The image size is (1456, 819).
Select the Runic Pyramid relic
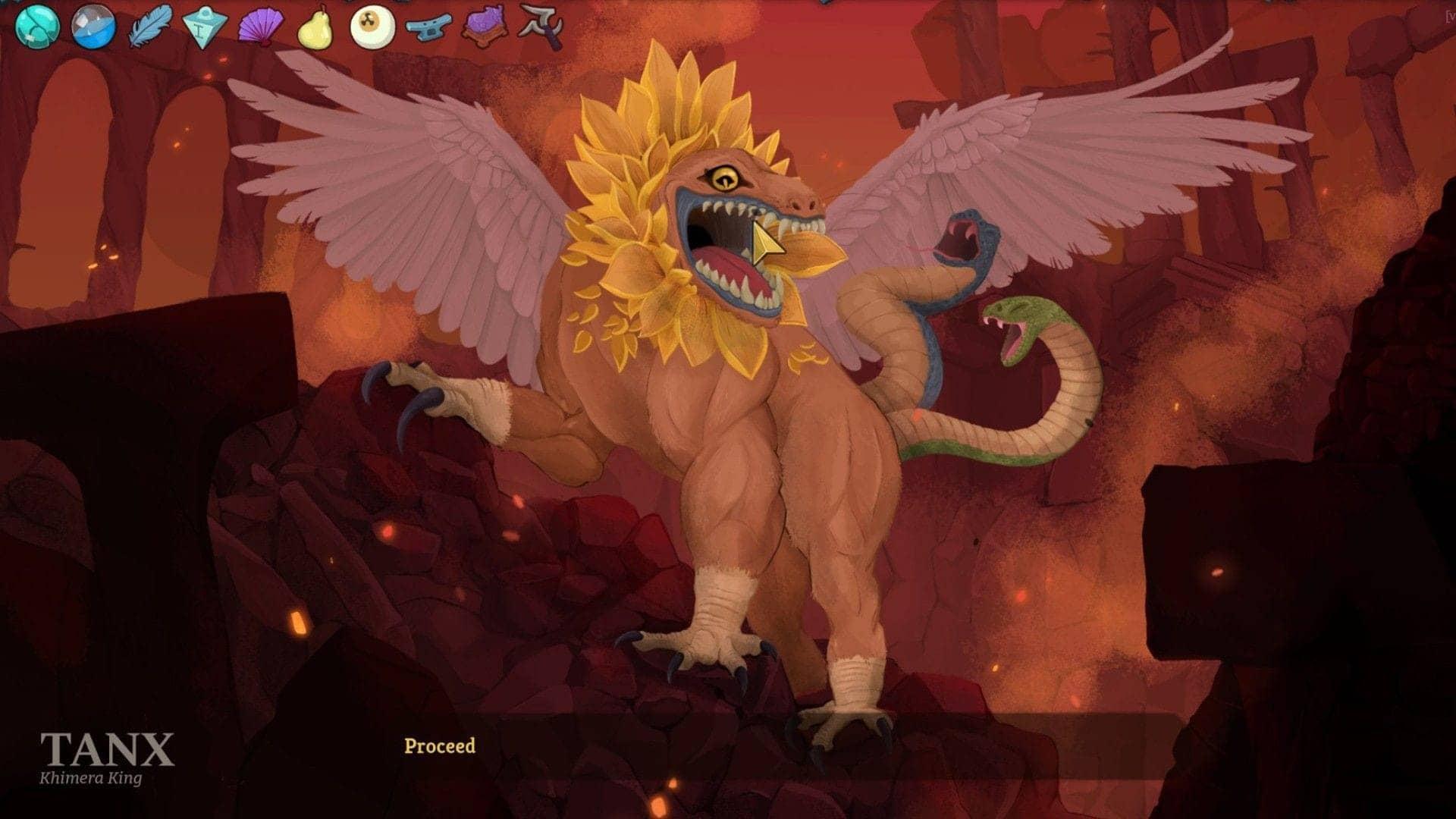[205, 24]
